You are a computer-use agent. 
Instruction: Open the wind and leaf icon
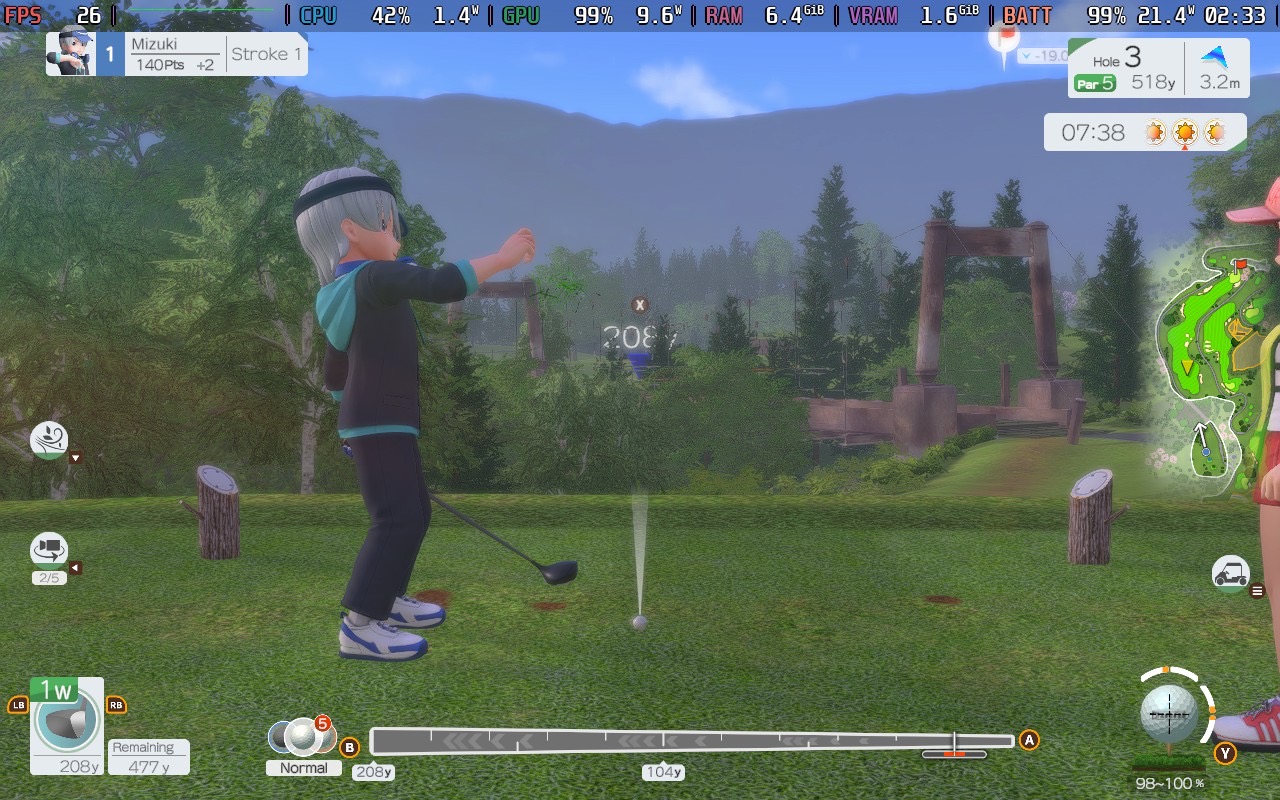click(x=49, y=439)
